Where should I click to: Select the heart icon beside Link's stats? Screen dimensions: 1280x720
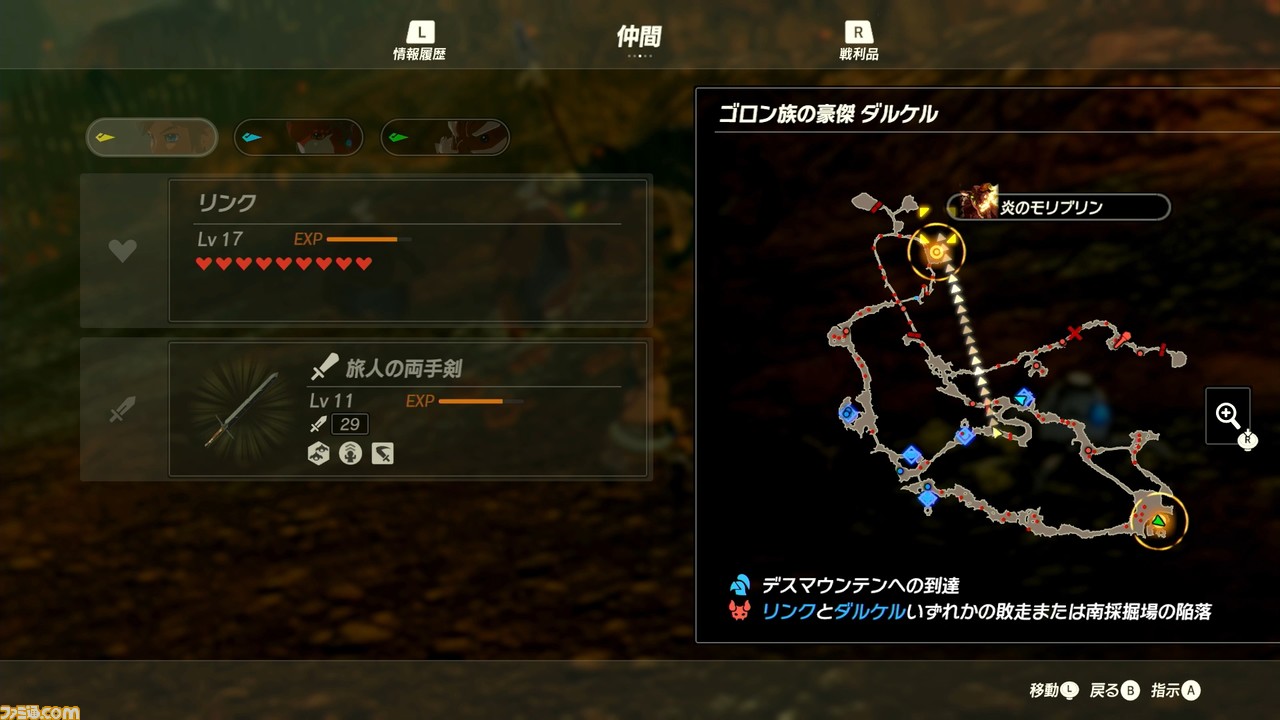(x=122, y=250)
